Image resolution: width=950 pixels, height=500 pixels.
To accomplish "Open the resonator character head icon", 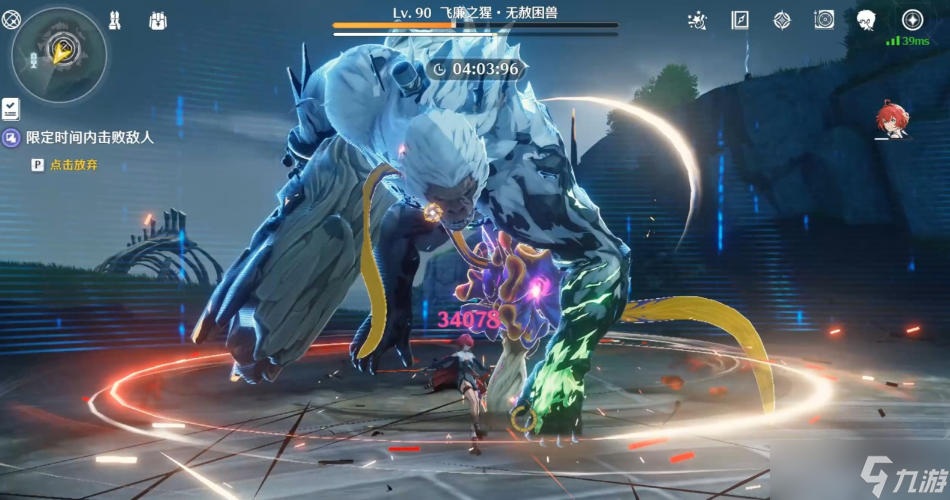I will [867, 20].
